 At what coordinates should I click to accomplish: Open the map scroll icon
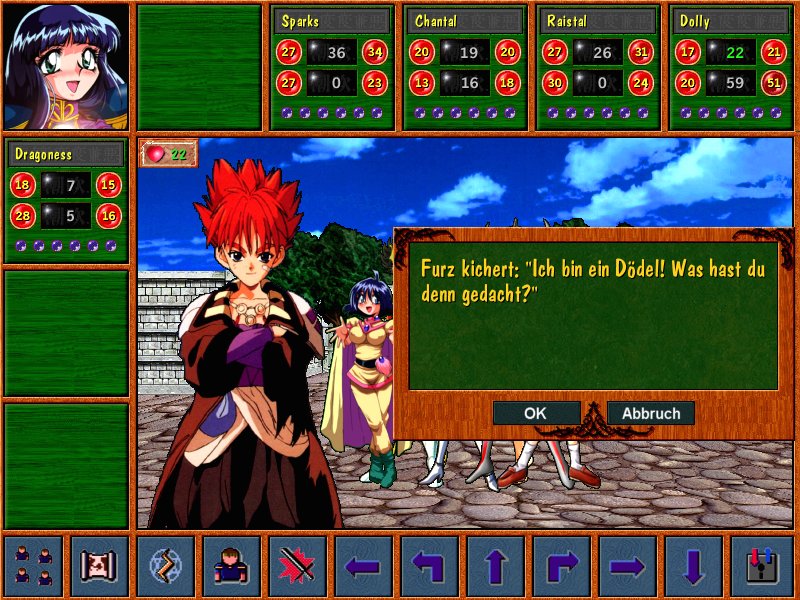click(x=99, y=566)
